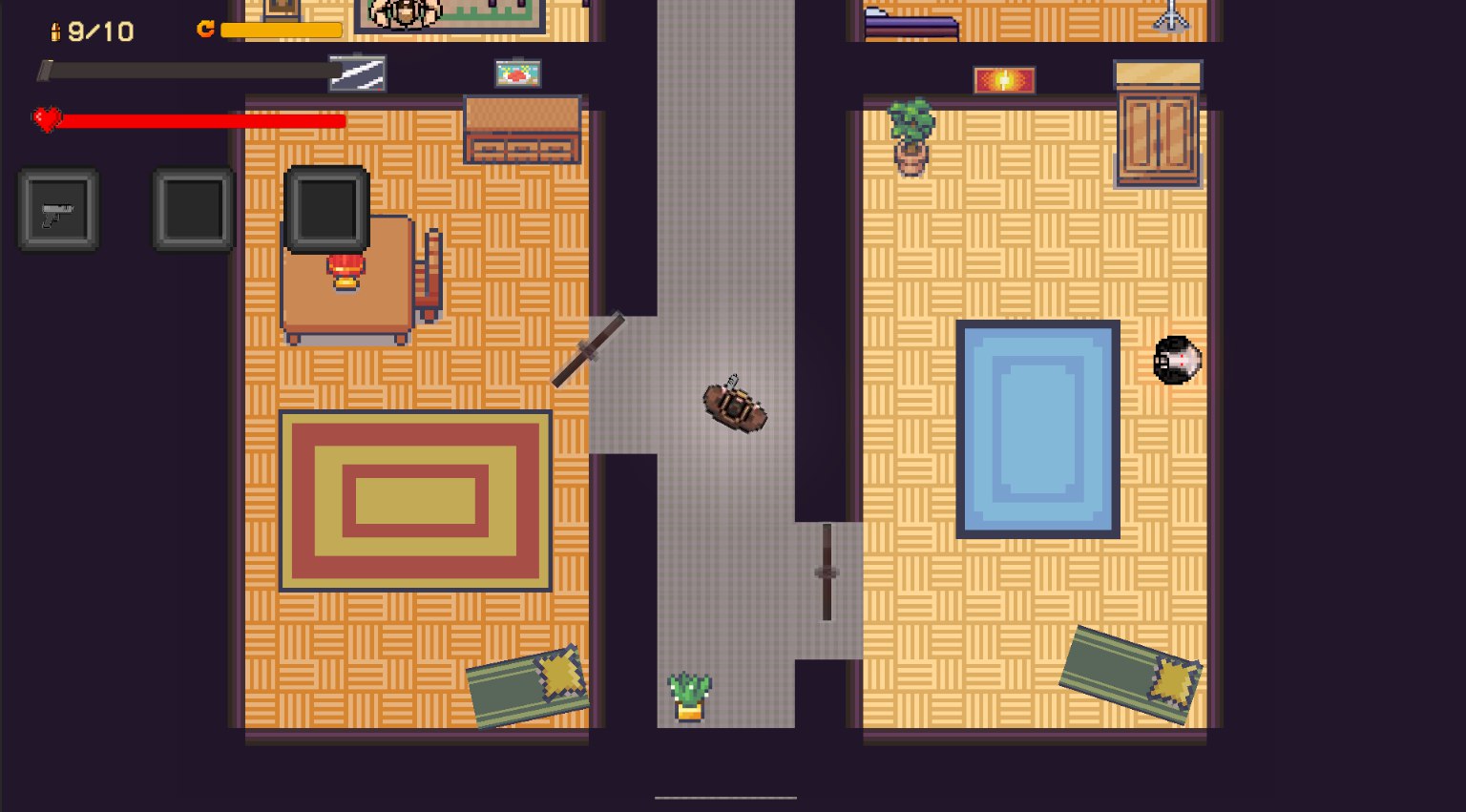
Task: Click the bonsai plant near the top wall
Action: pos(910,134)
